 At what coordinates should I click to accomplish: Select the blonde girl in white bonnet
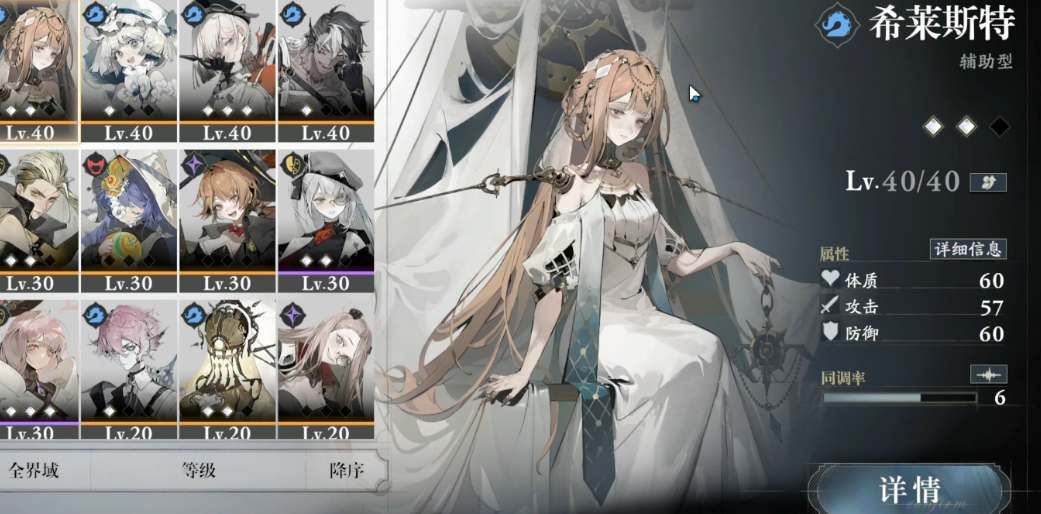coord(127,65)
